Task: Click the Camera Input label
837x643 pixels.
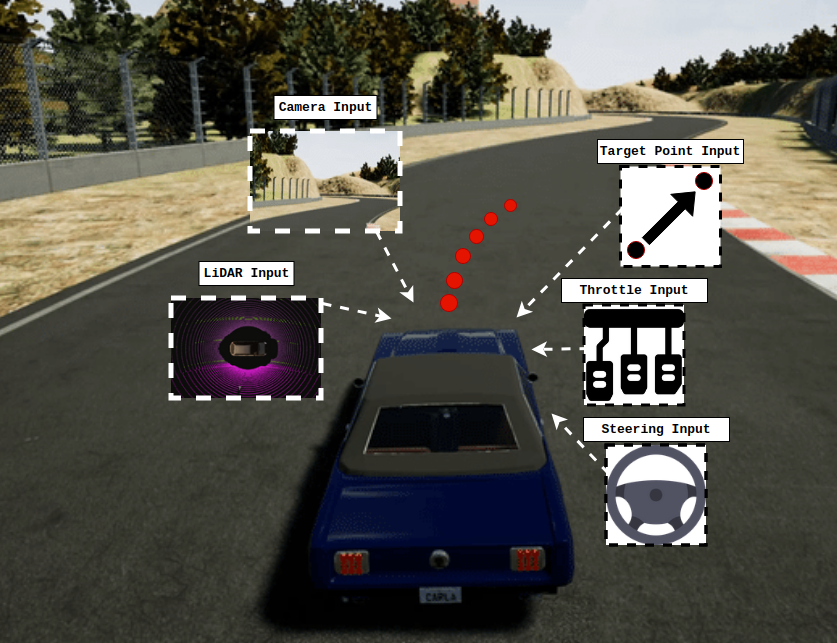Action: [x=325, y=107]
